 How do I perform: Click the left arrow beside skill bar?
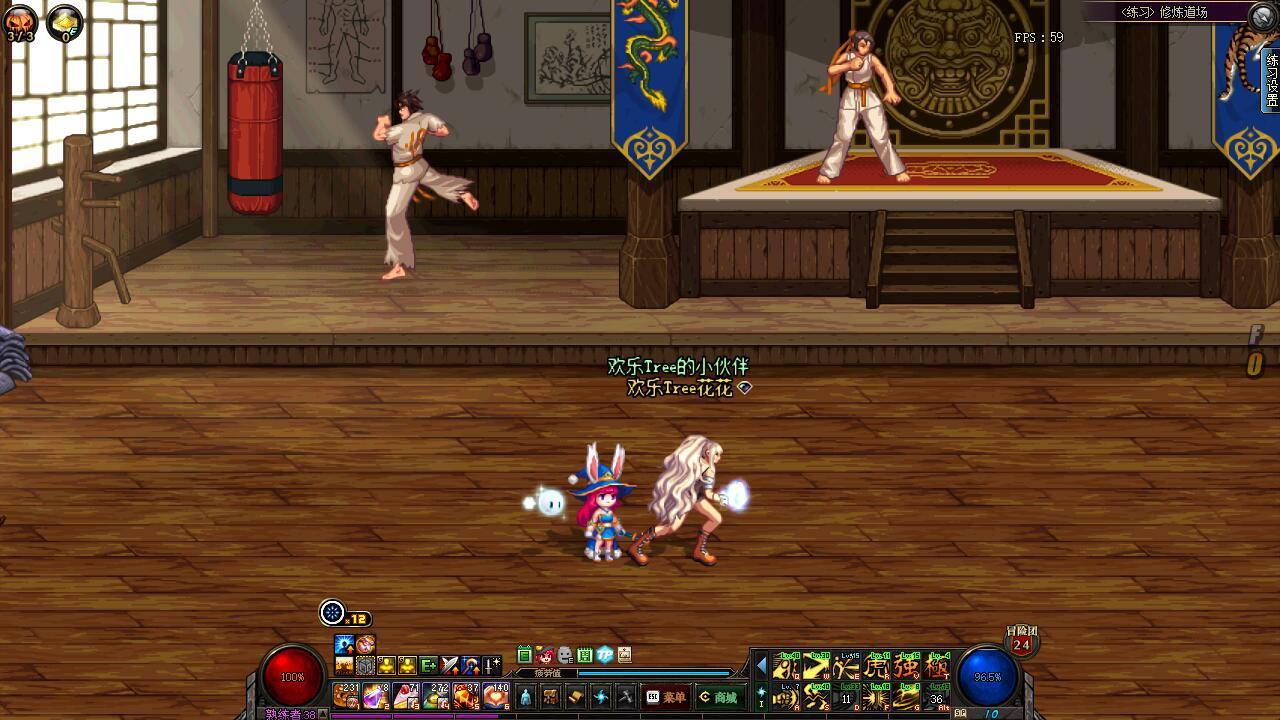761,665
